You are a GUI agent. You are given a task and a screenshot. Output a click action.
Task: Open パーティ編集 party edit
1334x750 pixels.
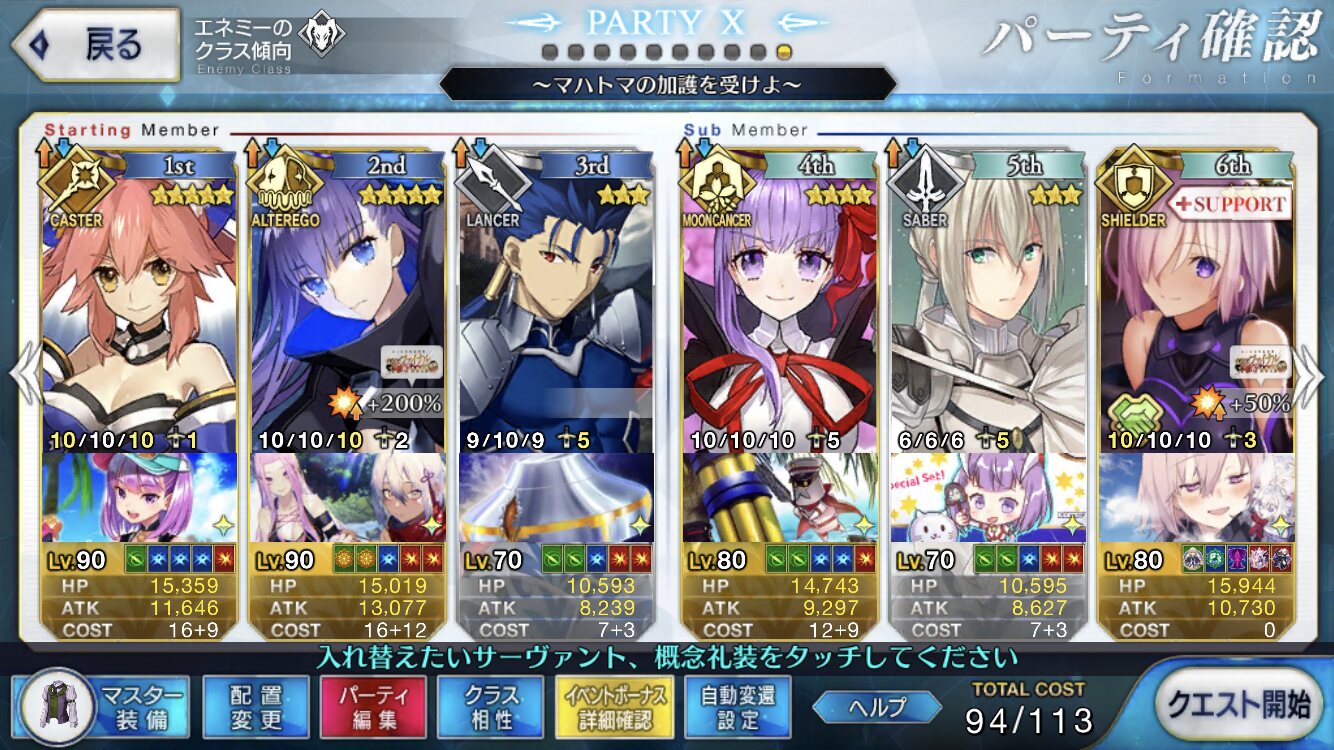pyautogui.click(x=372, y=706)
